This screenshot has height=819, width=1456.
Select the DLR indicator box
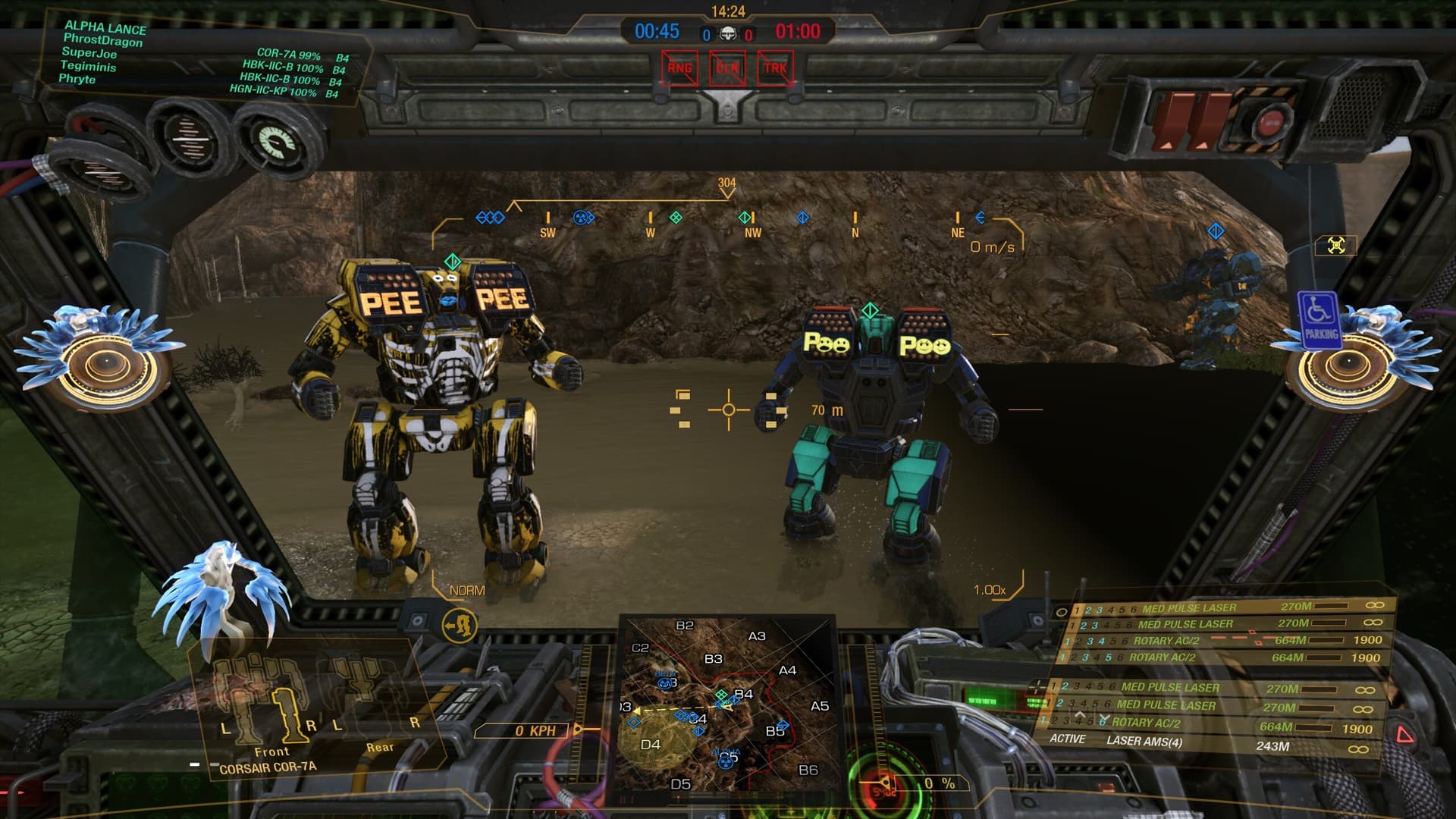click(x=727, y=68)
